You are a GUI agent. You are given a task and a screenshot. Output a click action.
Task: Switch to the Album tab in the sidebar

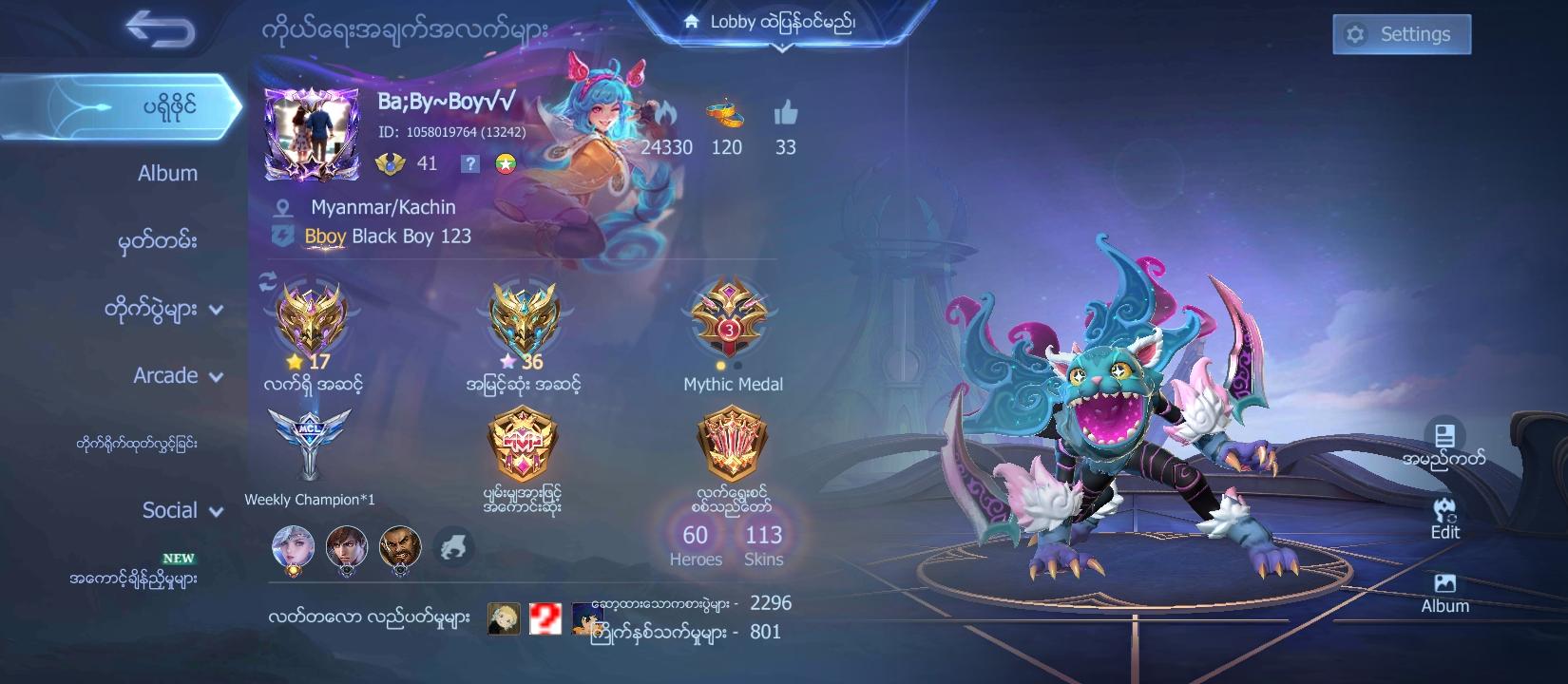(167, 174)
